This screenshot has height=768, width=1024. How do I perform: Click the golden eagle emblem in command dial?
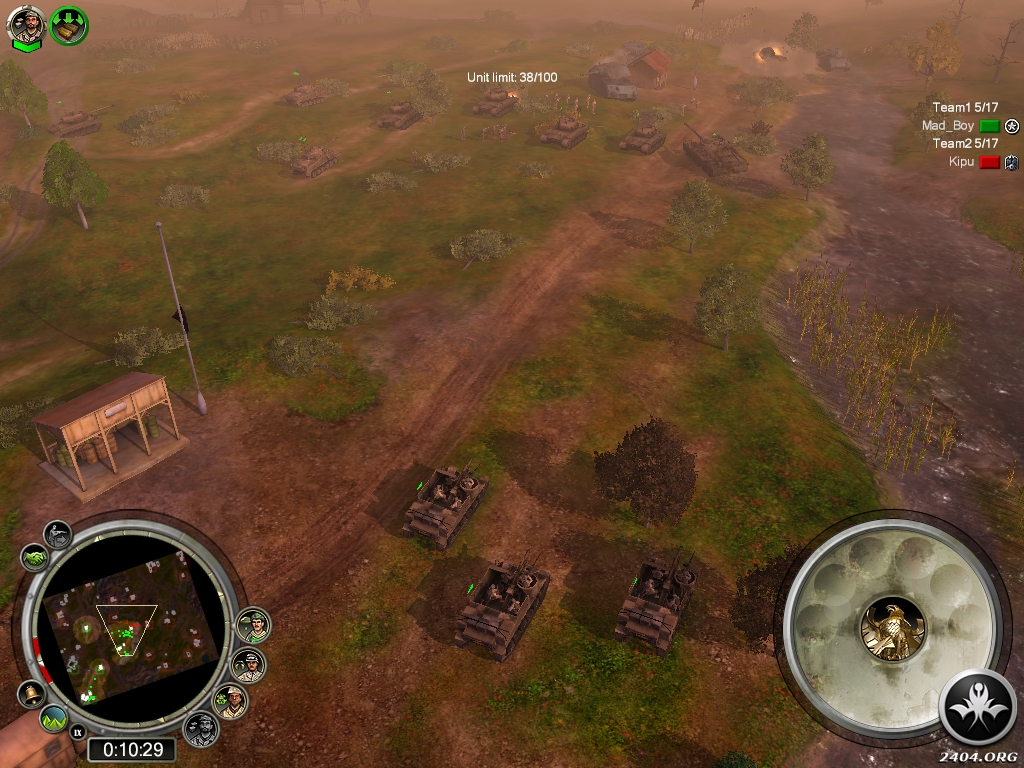(892, 629)
